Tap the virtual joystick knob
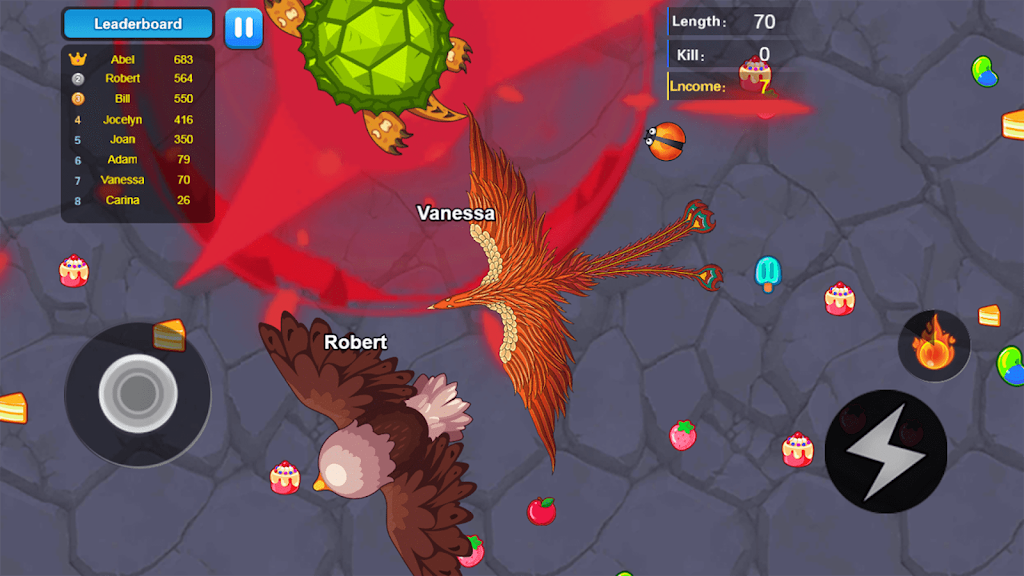 point(137,394)
